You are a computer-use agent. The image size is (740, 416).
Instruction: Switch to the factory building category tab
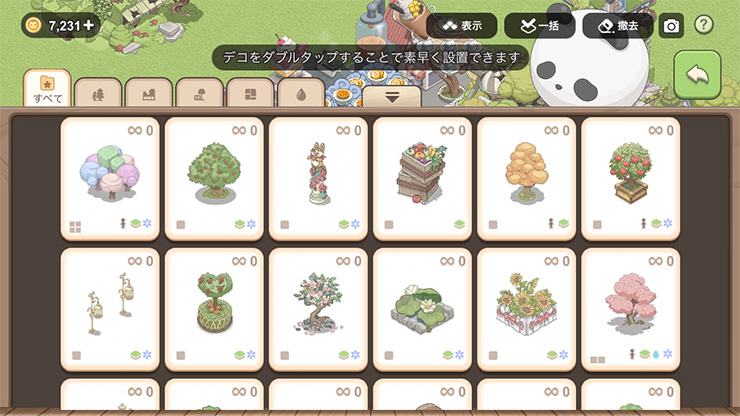149,93
